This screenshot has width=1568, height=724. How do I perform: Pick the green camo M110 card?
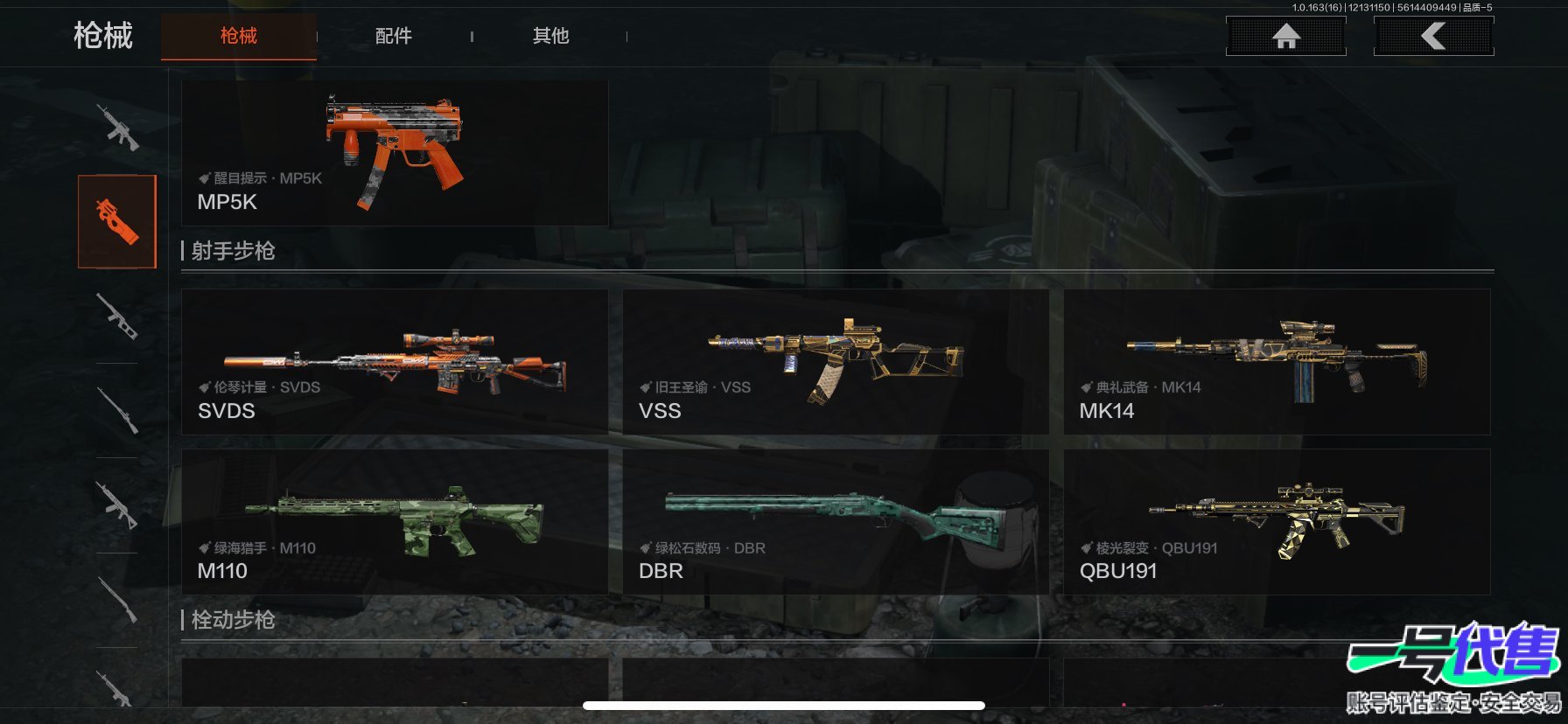(x=395, y=522)
